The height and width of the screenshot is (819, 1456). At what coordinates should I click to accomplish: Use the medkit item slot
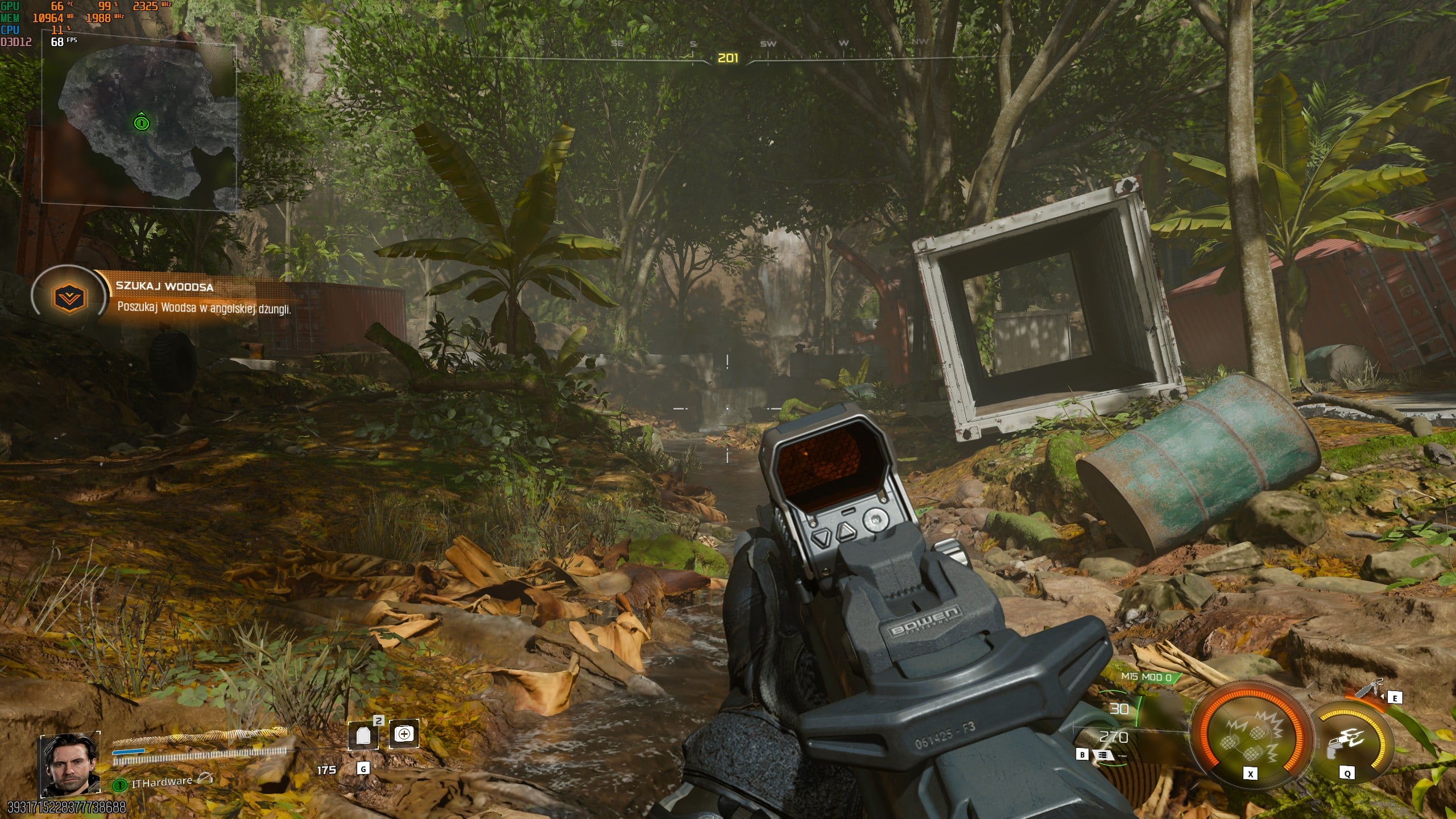pyautogui.click(x=404, y=734)
